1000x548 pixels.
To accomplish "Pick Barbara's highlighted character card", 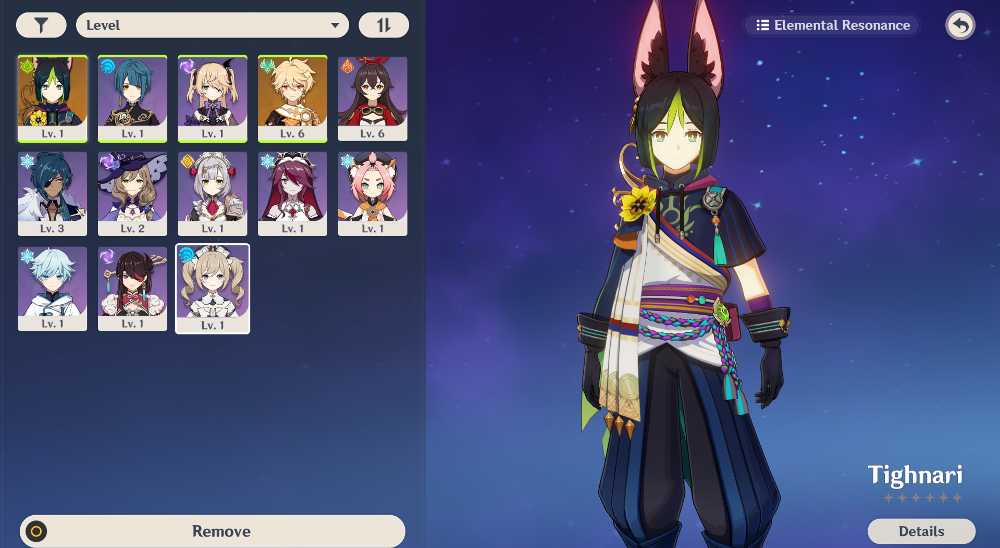I will pyautogui.click(x=213, y=288).
